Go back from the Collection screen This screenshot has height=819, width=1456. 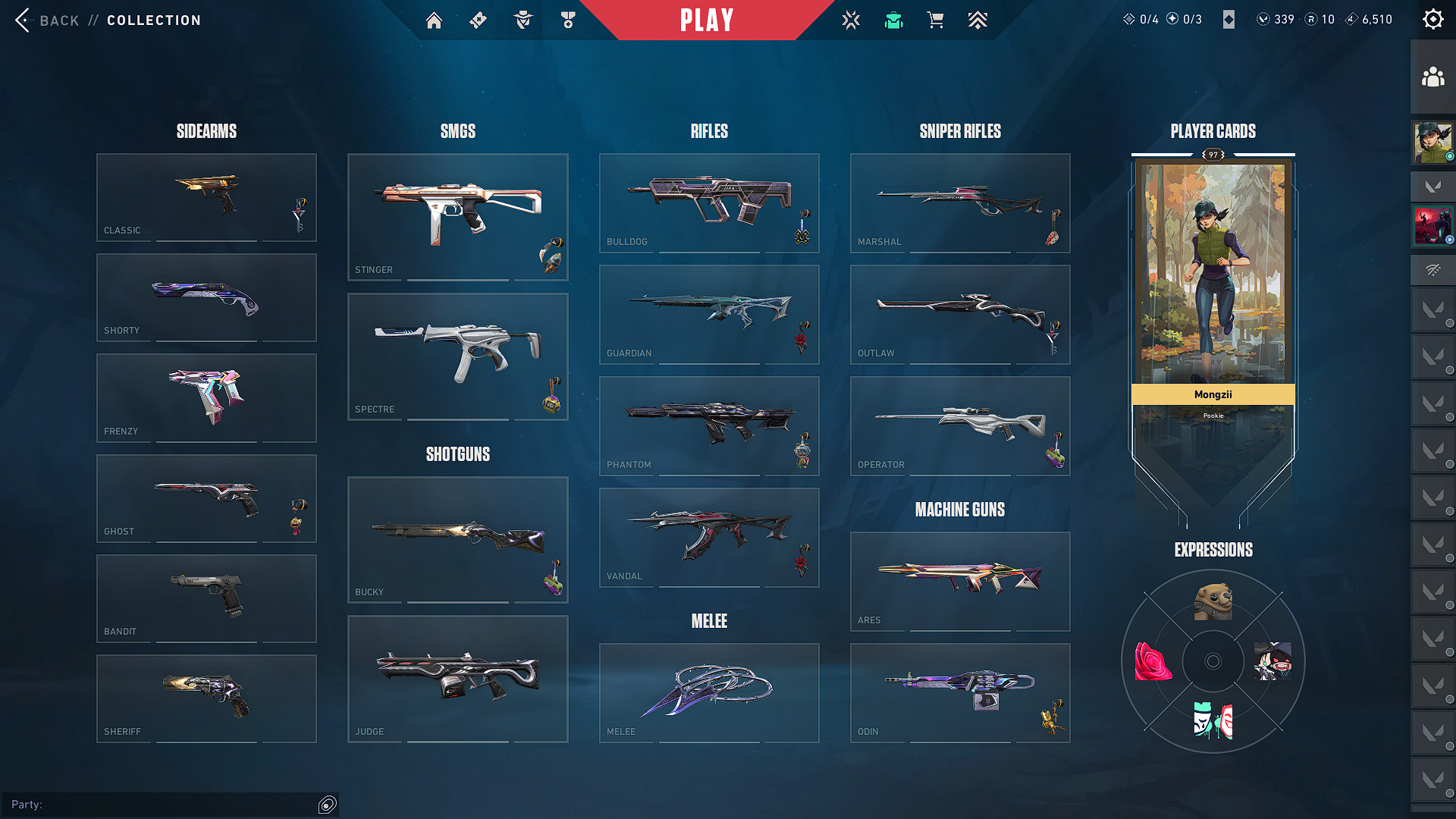(x=47, y=20)
